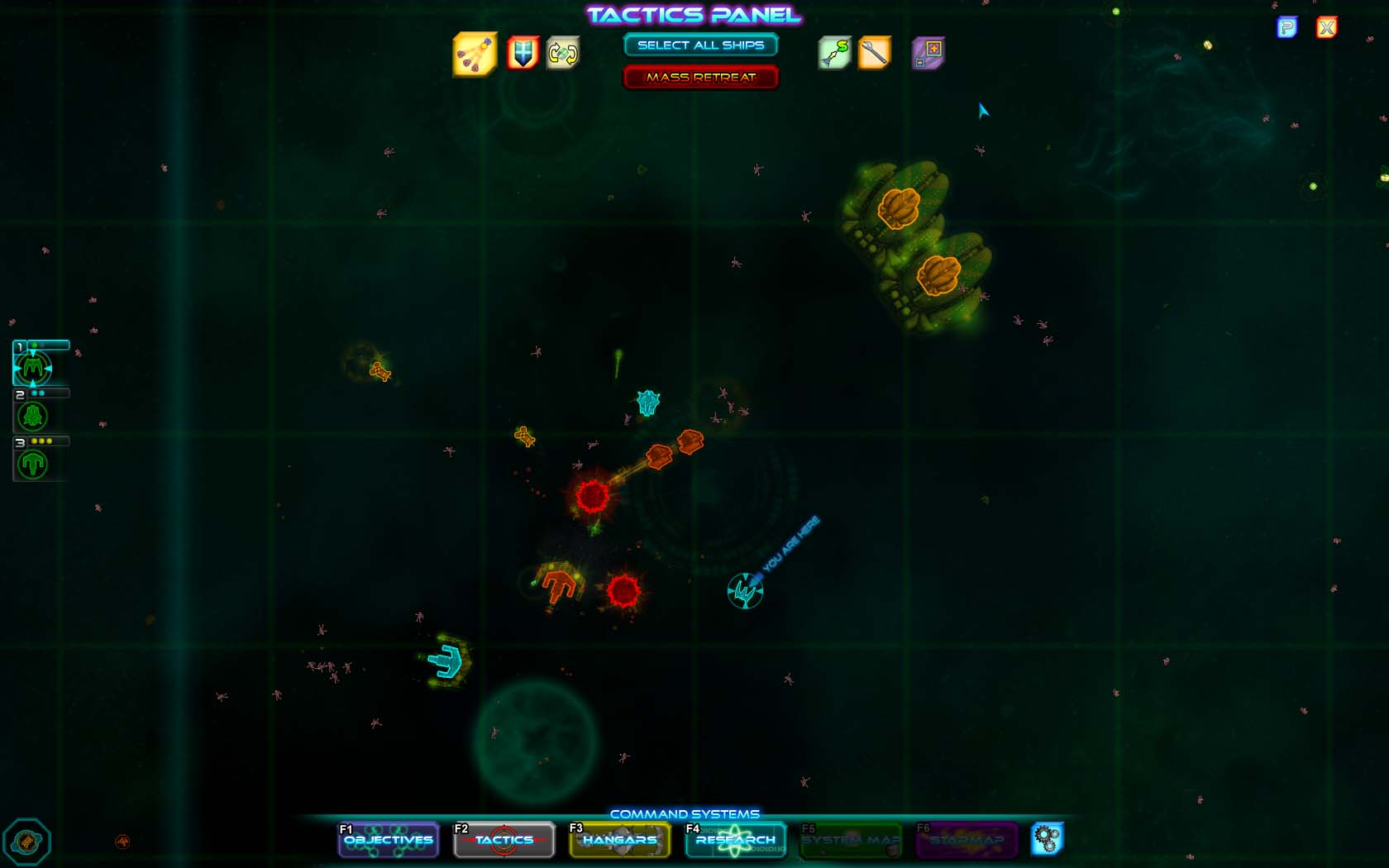Click the You Are Here ship marker

click(x=744, y=591)
